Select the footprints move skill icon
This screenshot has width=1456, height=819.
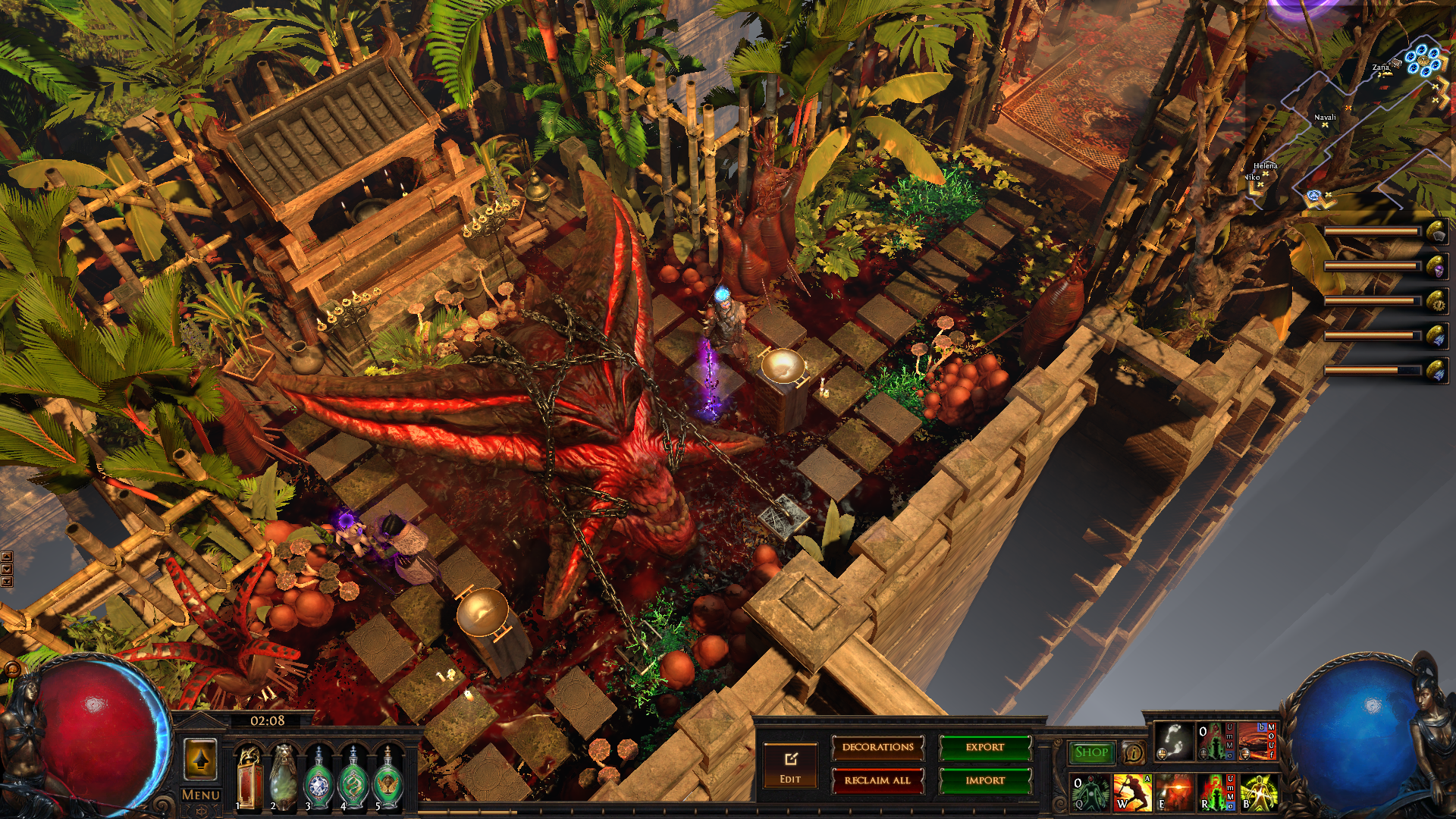point(1174,742)
